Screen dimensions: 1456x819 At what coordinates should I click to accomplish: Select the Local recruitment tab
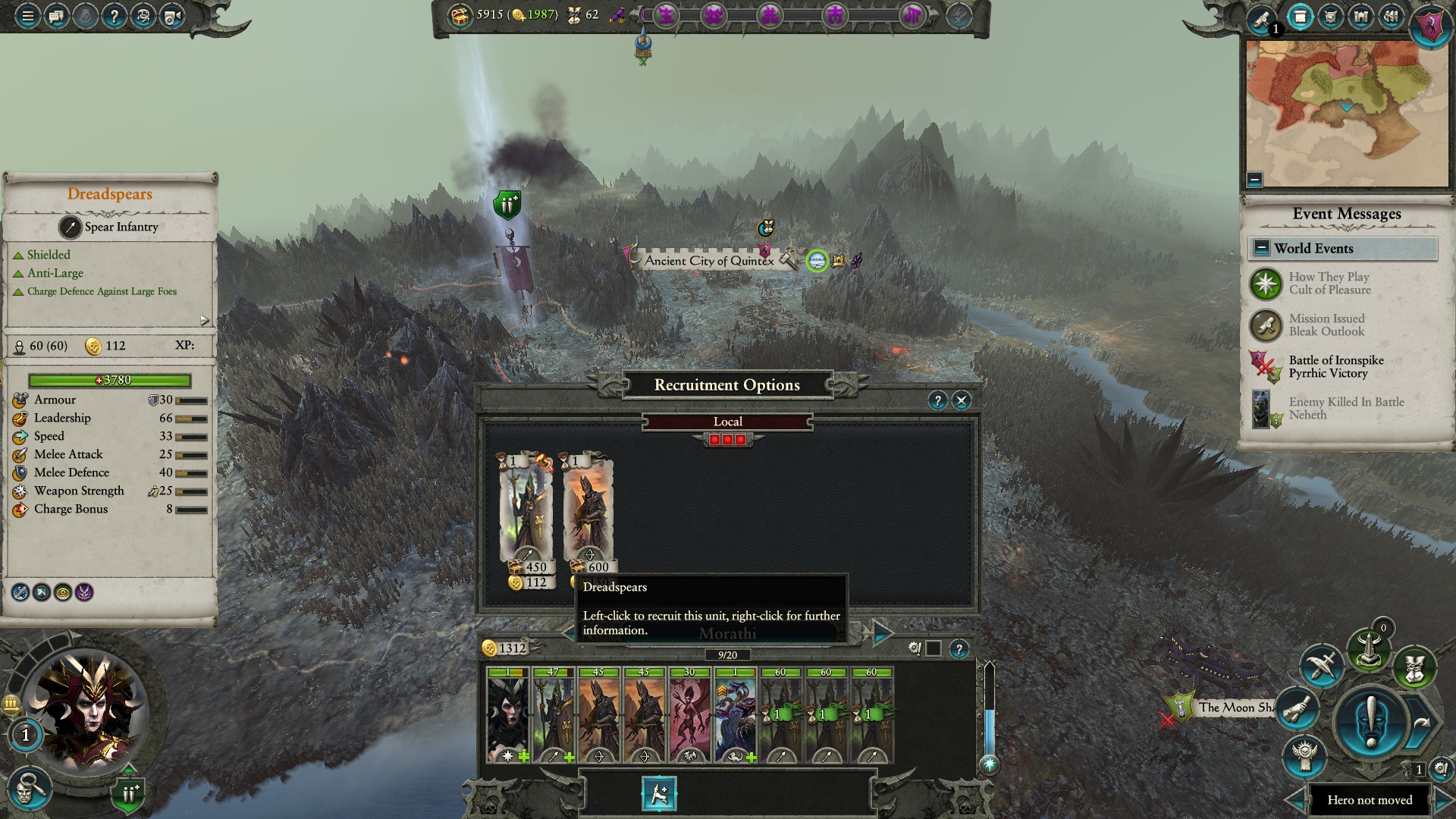click(x=727, y=422)
